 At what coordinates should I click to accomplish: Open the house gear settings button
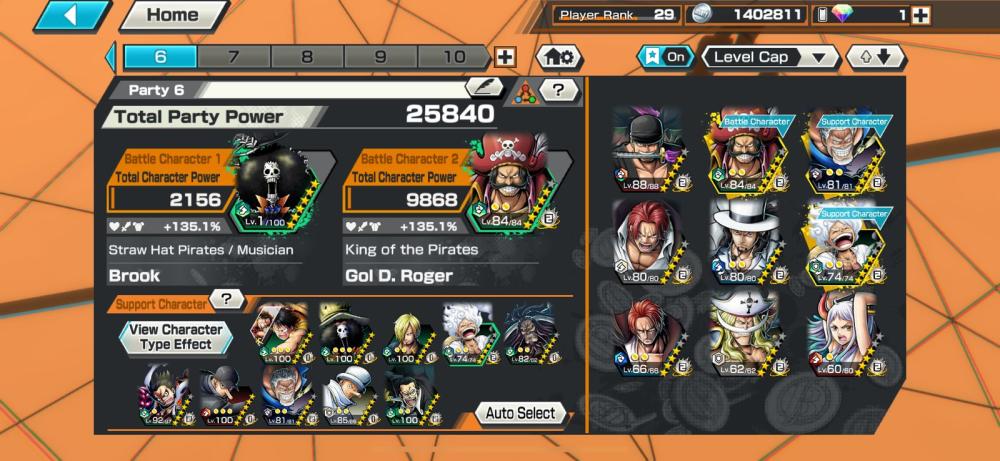tap(560, 57)
